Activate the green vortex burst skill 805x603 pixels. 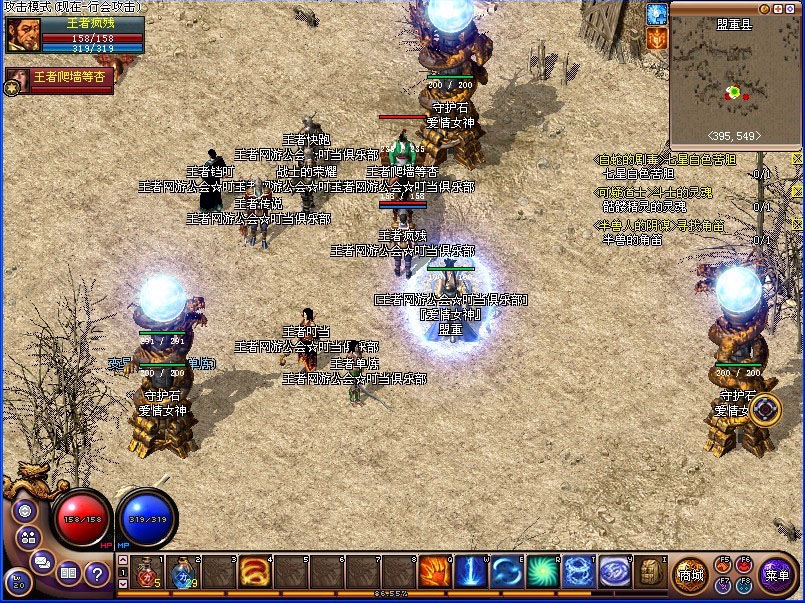(x=543, y=571)
